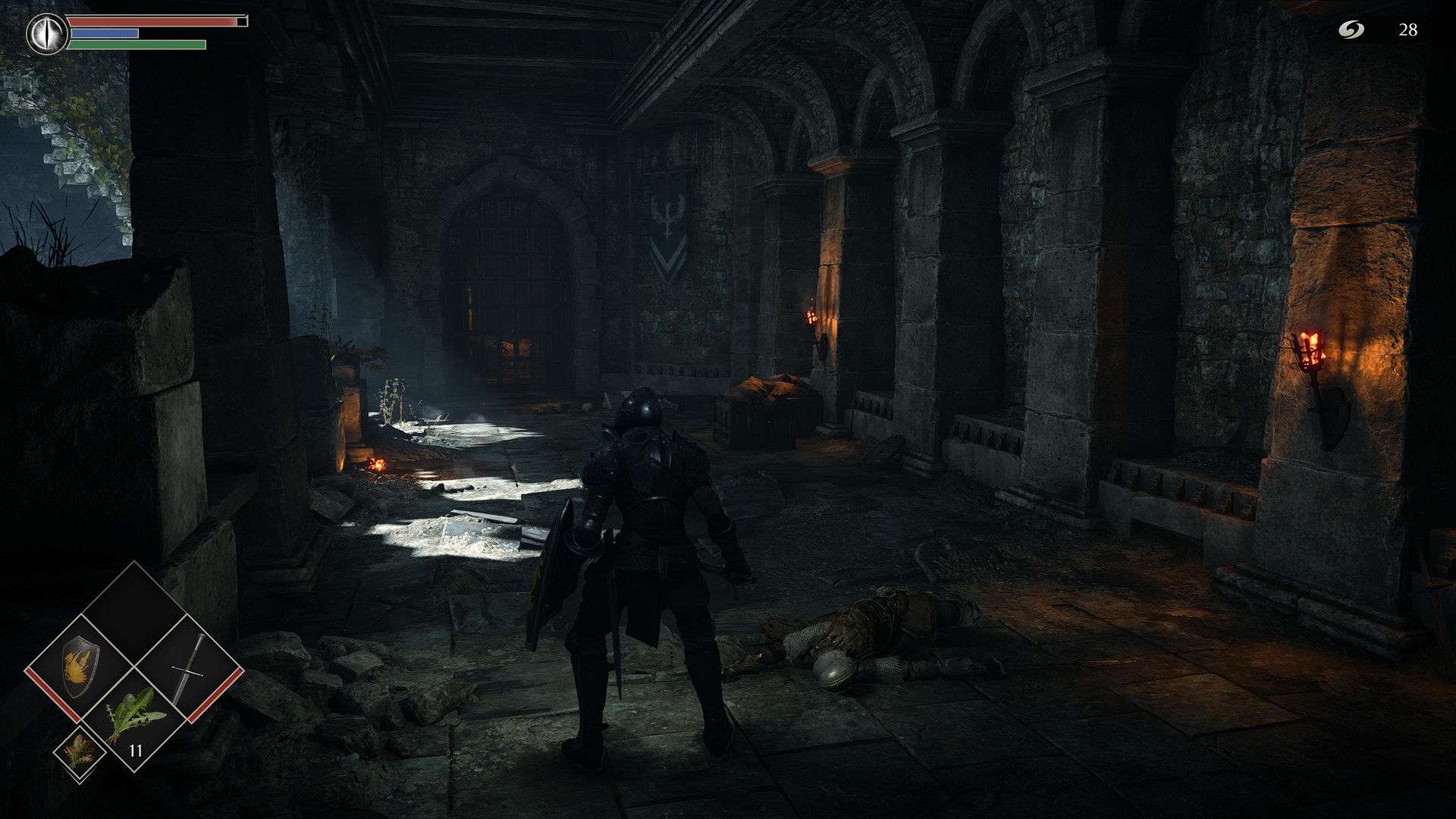Use the green grass healing item slot
This screenshot has width=1456, height=819.
135,719
